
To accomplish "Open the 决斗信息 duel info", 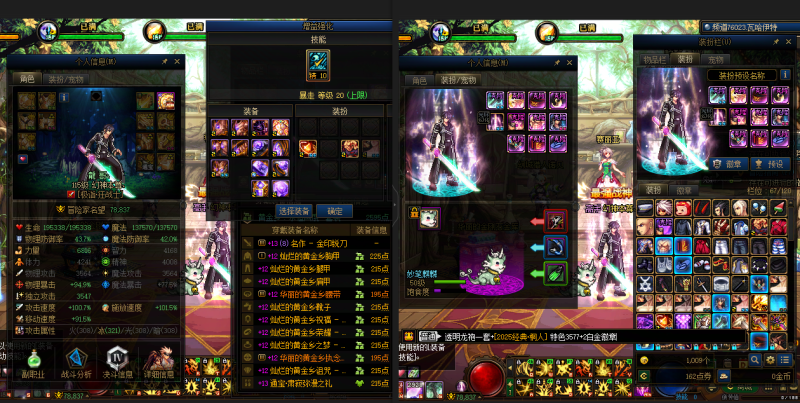I will (117, 366).
